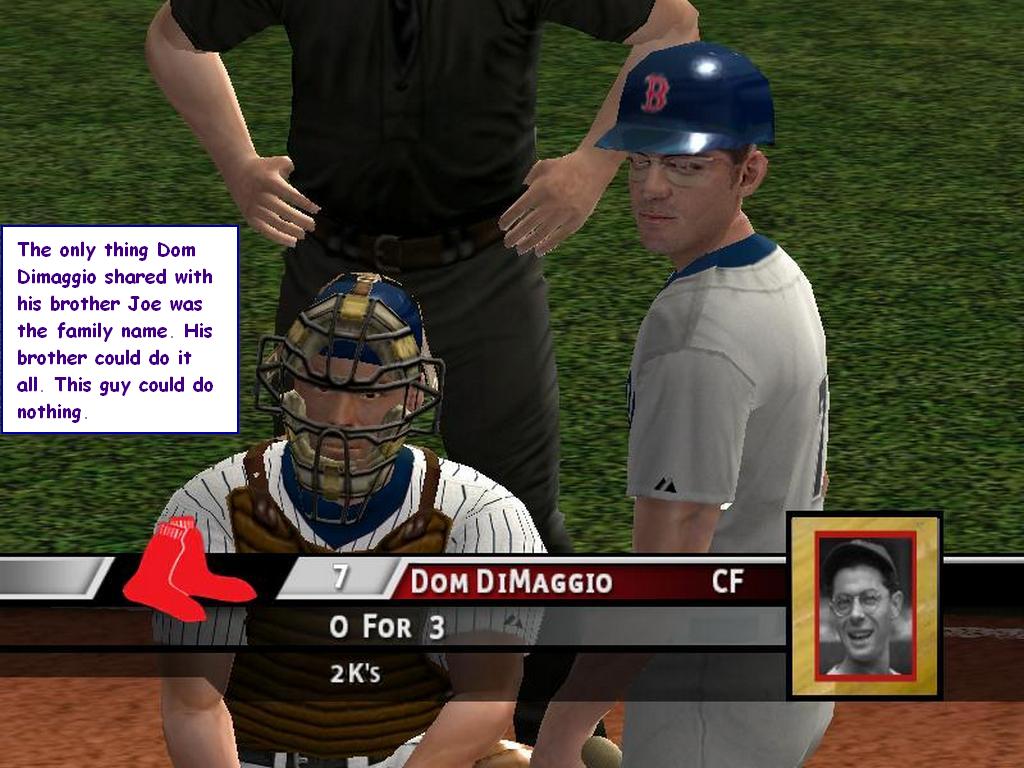Select the Red Sox team logo
The height and width of the screenshot is (768, 1024).
[x=185, y=570]
